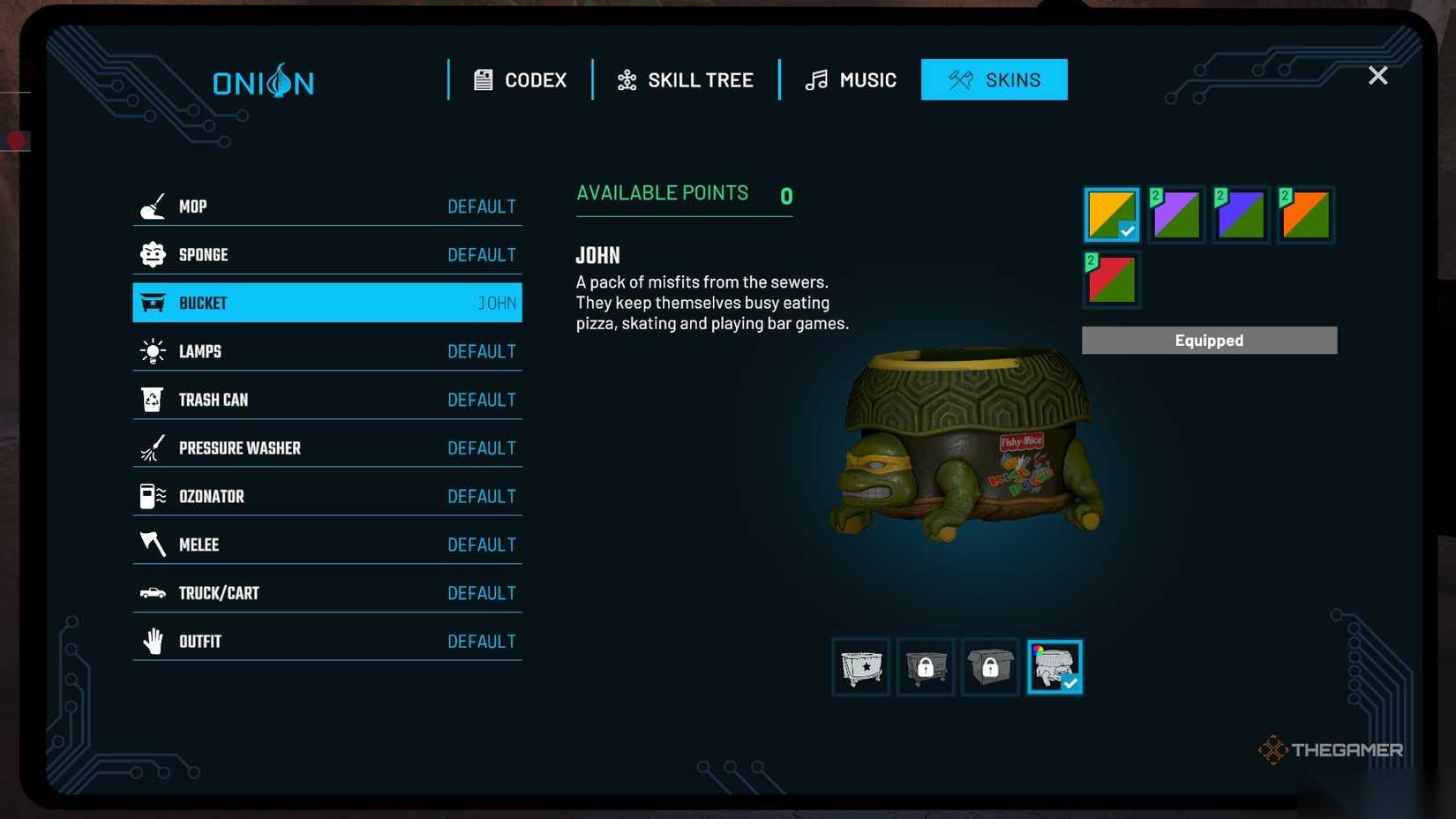Image resolution: width=1456 pixels, height=819 pixels.
Task: Open the Outfit skin category
Action: 326,642
